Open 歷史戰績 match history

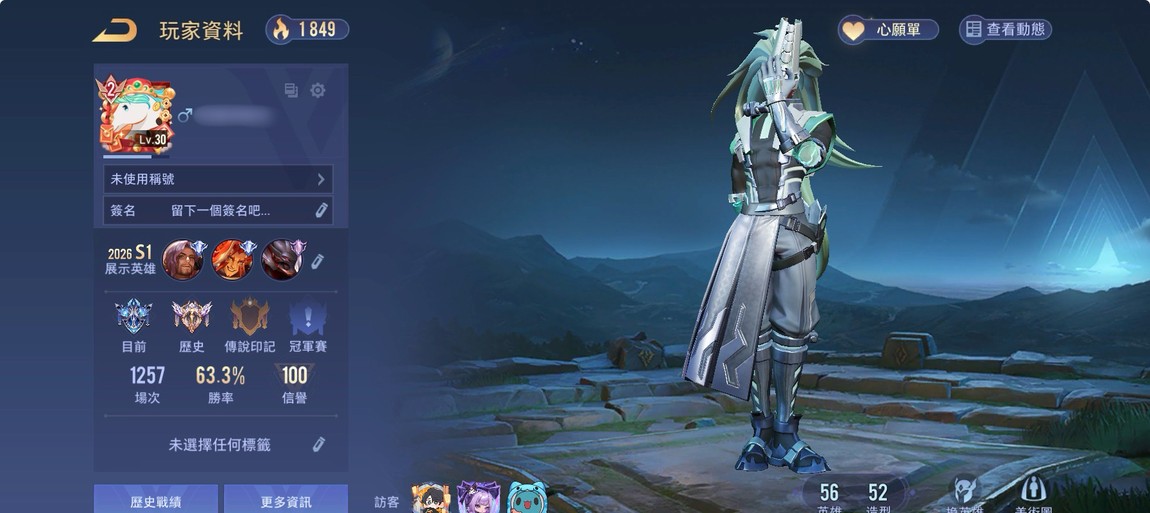coord(156,500)
